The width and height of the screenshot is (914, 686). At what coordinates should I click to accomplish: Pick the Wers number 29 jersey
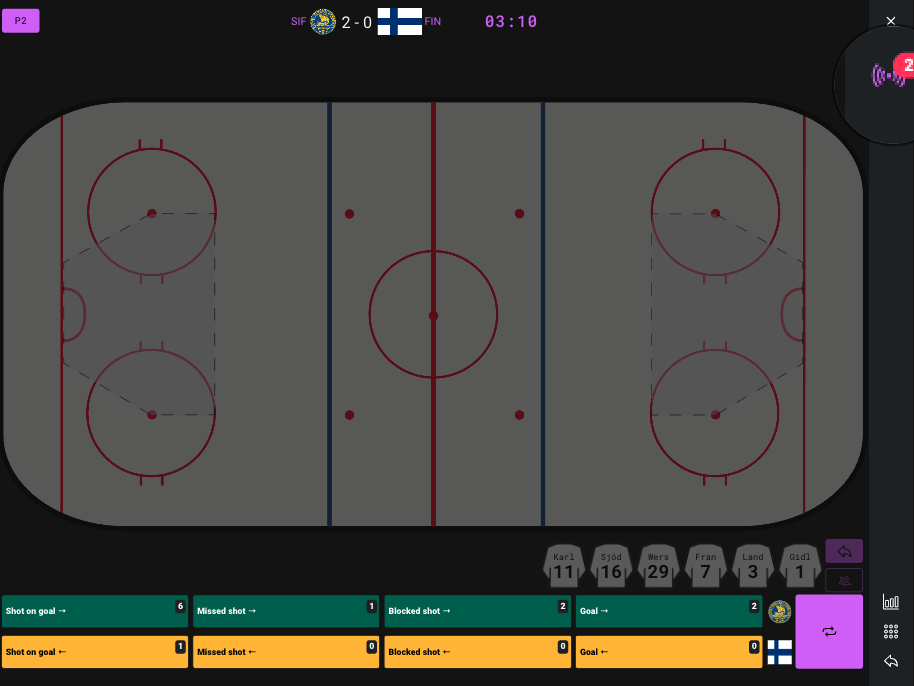point(658,567)
